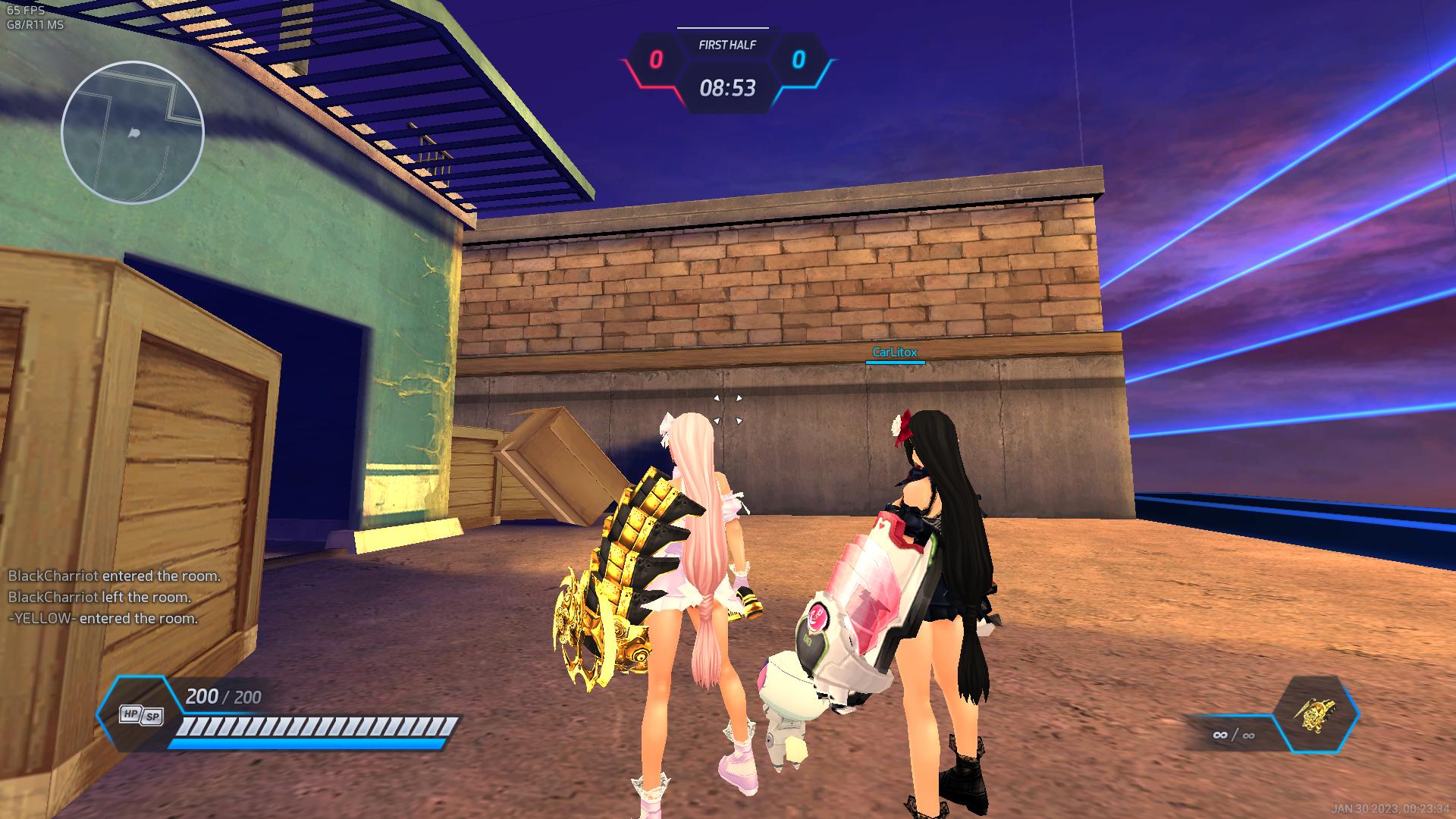1456x819 pixels.
Task: Open the chat log messages
Action: click(114, 597)
